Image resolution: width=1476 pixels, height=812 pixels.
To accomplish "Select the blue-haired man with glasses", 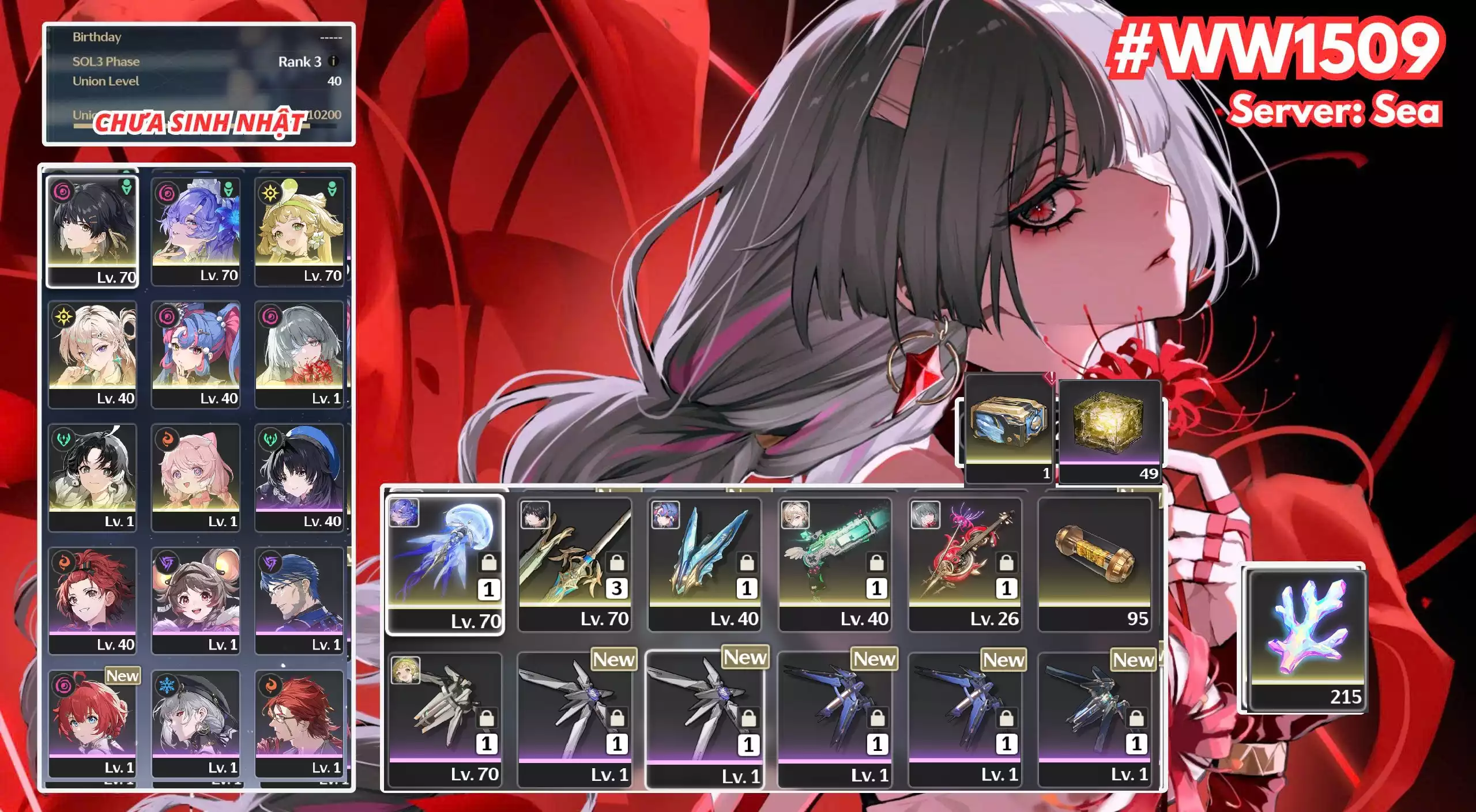I will (x=299, y=599).
